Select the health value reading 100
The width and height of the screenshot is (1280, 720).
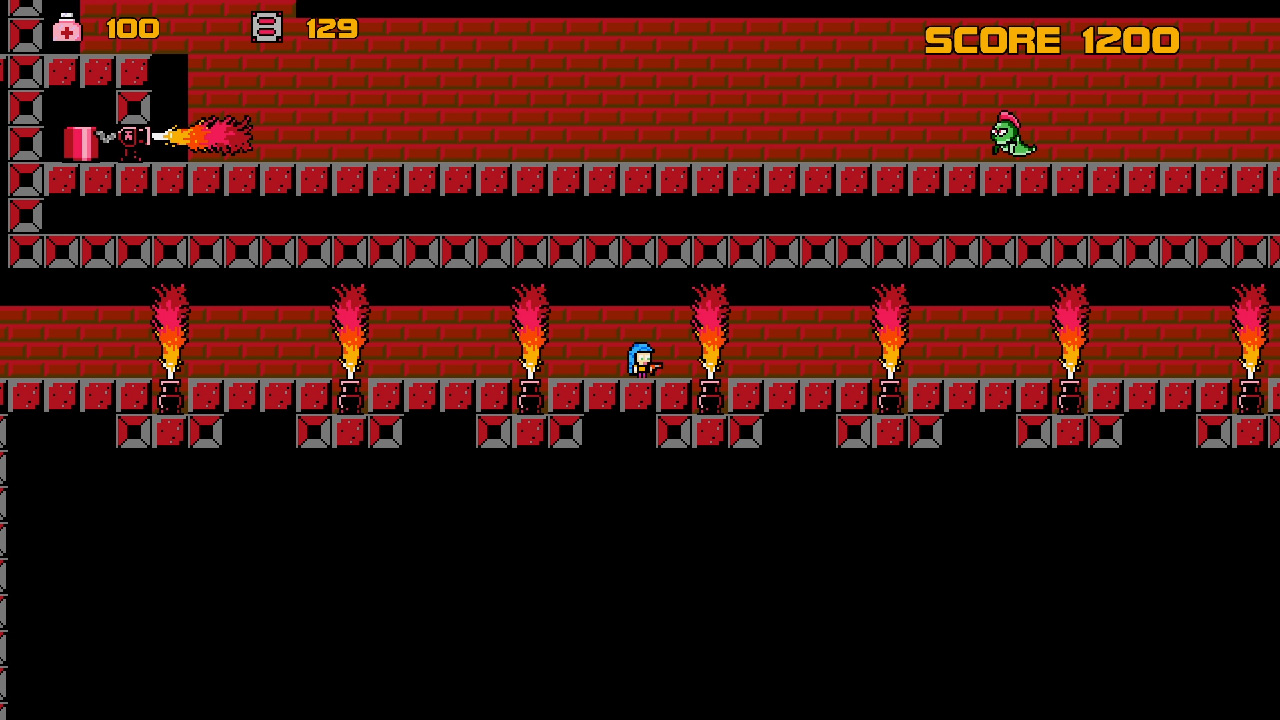pyautogui.click(x=132, y=28)
